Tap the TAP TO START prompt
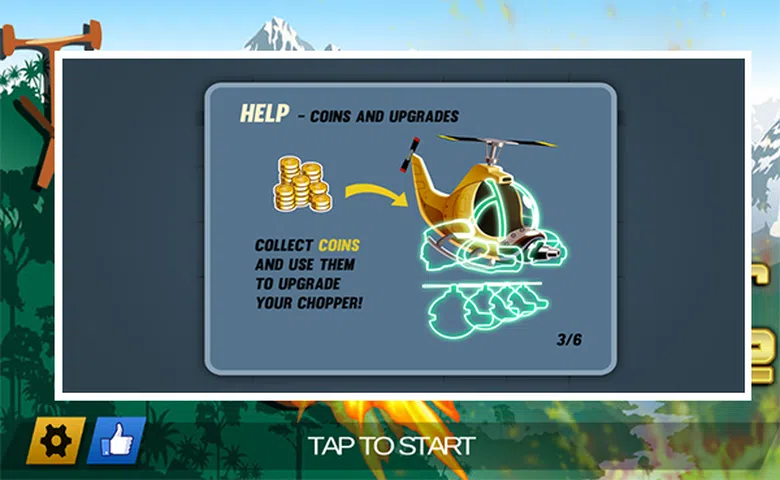Viewport: 780px width, 480px height. point(391,445)
